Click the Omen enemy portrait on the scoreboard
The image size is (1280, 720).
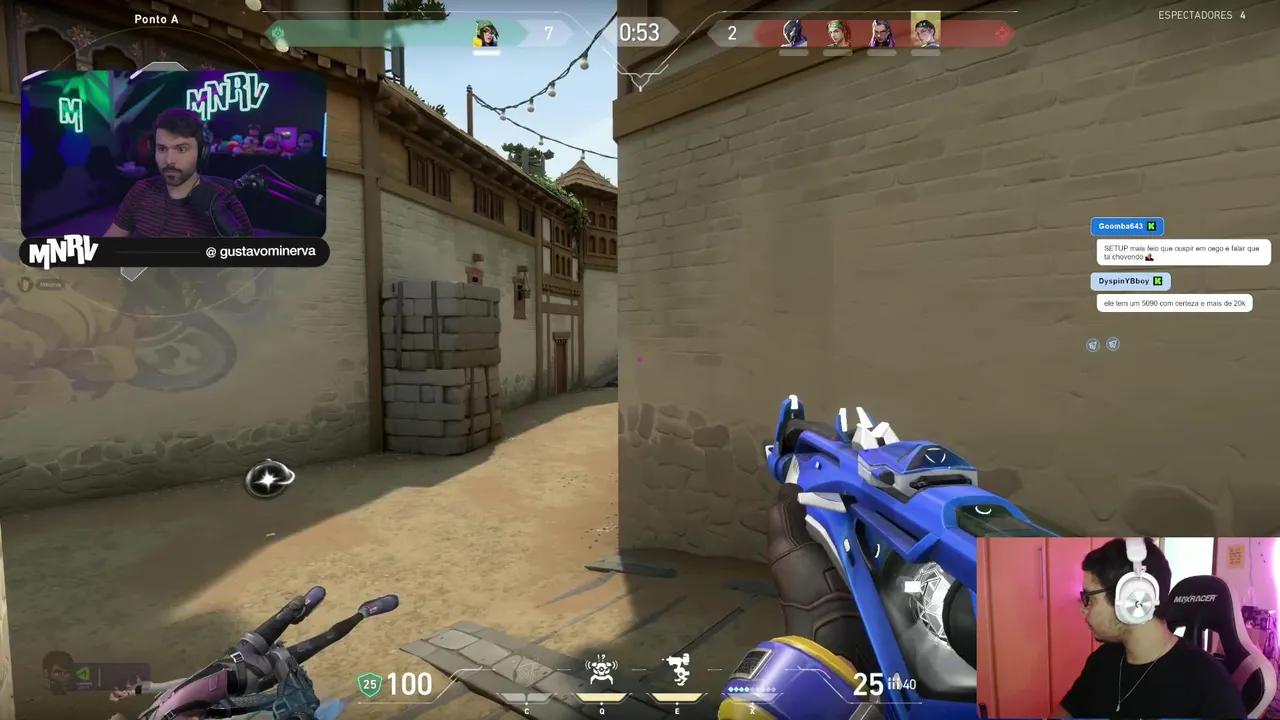click(793, 33)
